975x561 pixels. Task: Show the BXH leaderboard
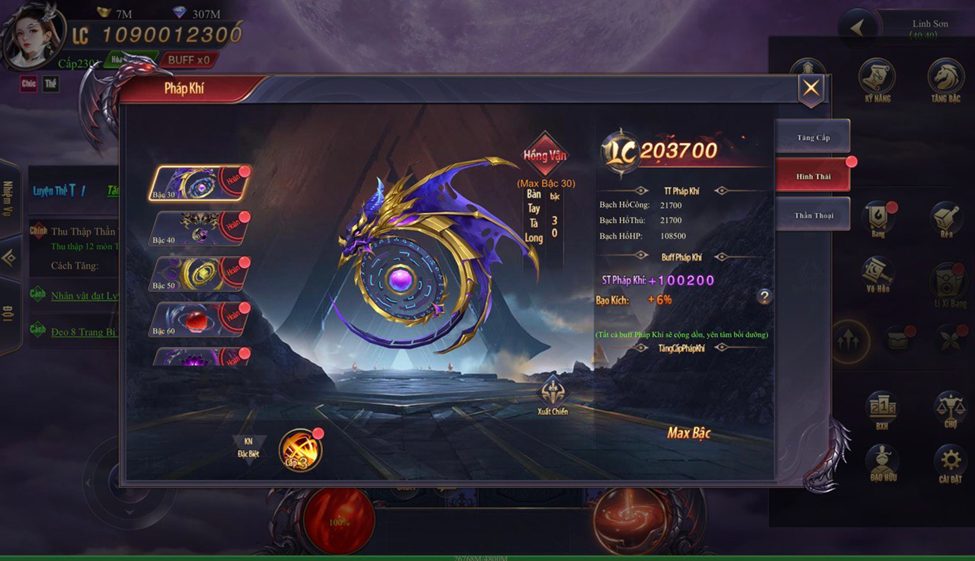click(x=881, y=410)
